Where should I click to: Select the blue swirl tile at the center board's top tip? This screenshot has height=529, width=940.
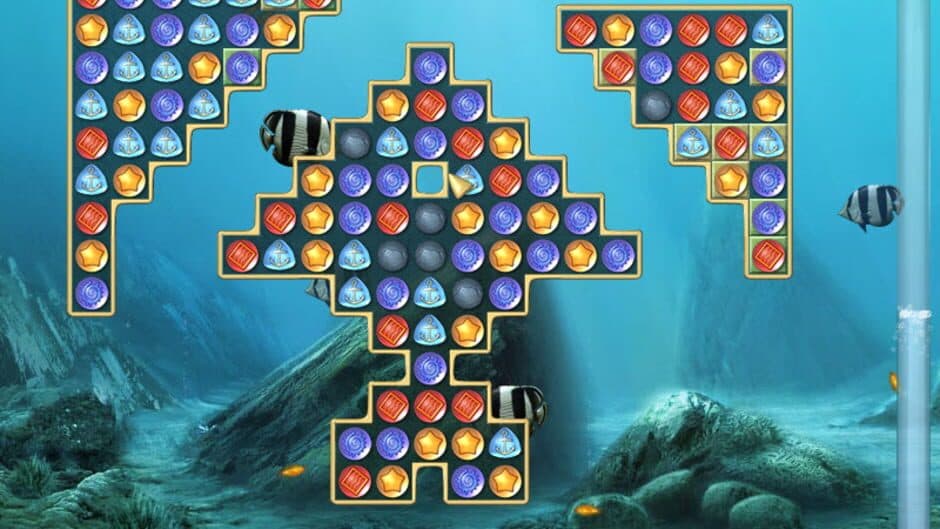click(x=430, y=67)
